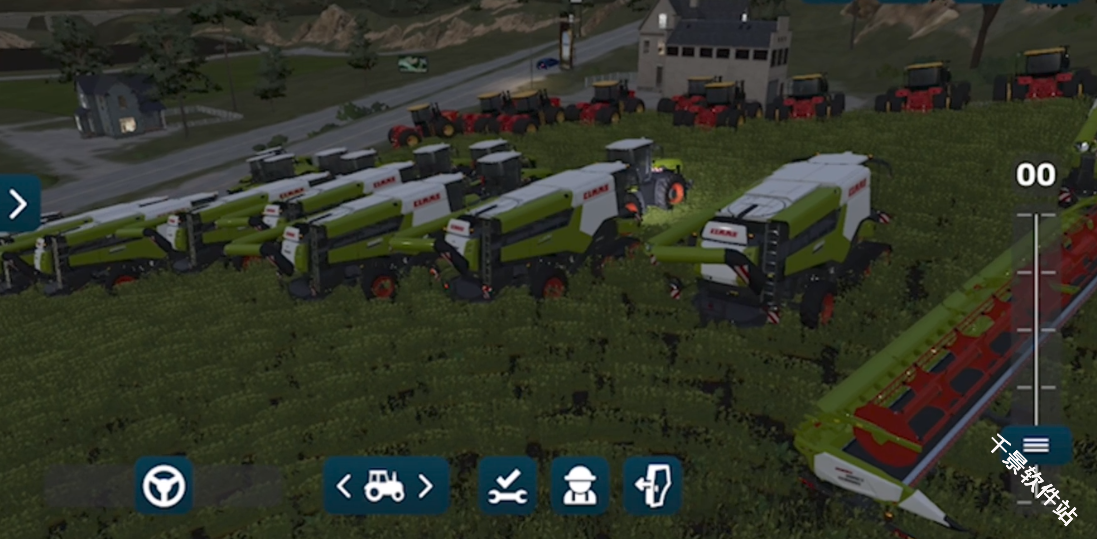
Task: Switch to the previous vehicle
Action: coord(344,486)
